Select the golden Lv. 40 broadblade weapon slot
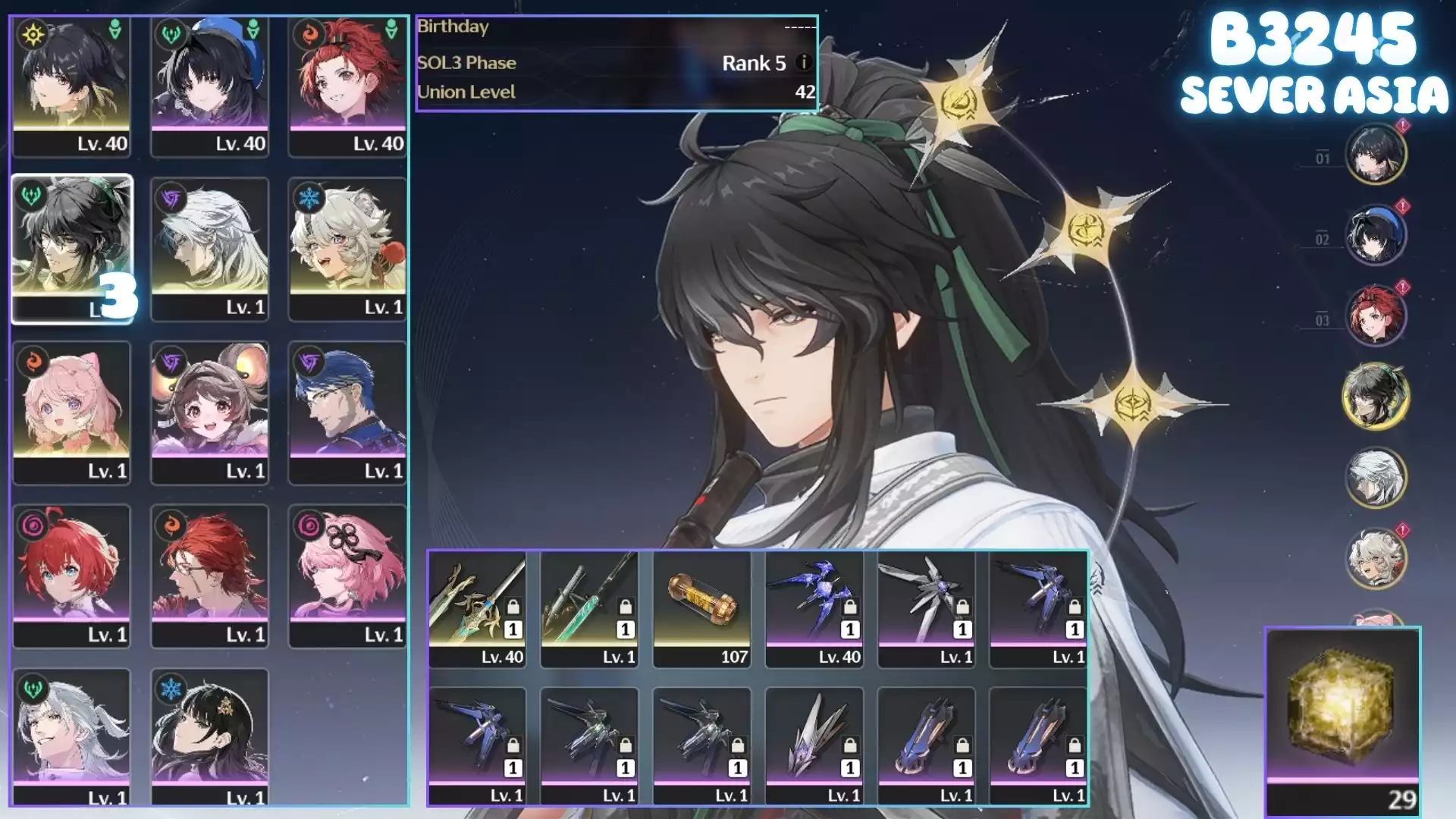This screenshot has width=1456, height=819. (477, 609)
